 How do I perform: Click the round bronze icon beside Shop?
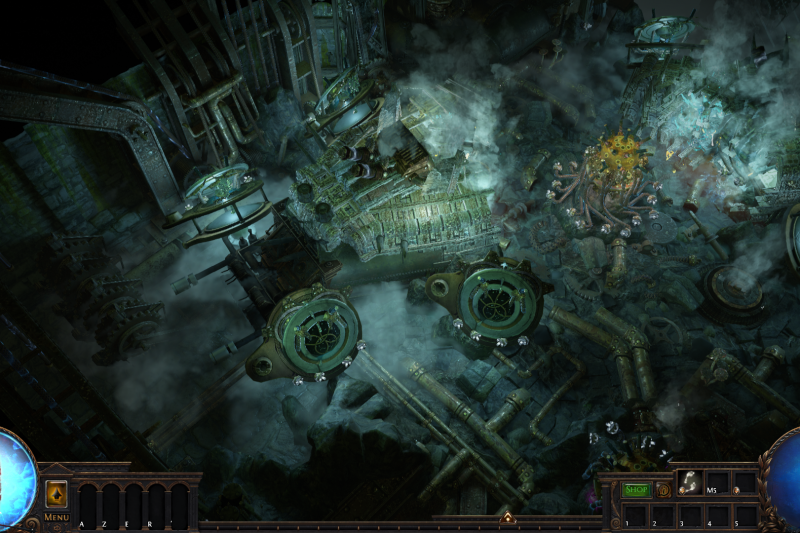[661, 490]
